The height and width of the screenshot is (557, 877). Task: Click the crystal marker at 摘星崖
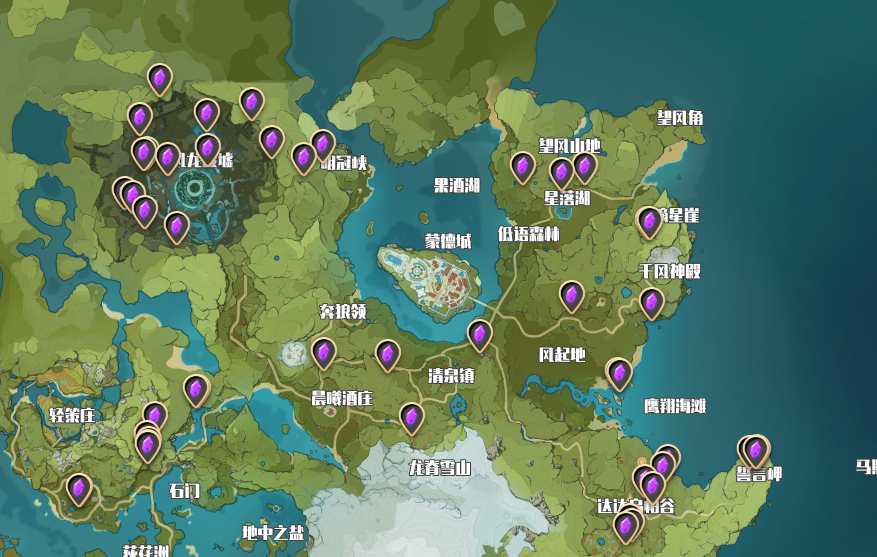click(x=649, y=220)
